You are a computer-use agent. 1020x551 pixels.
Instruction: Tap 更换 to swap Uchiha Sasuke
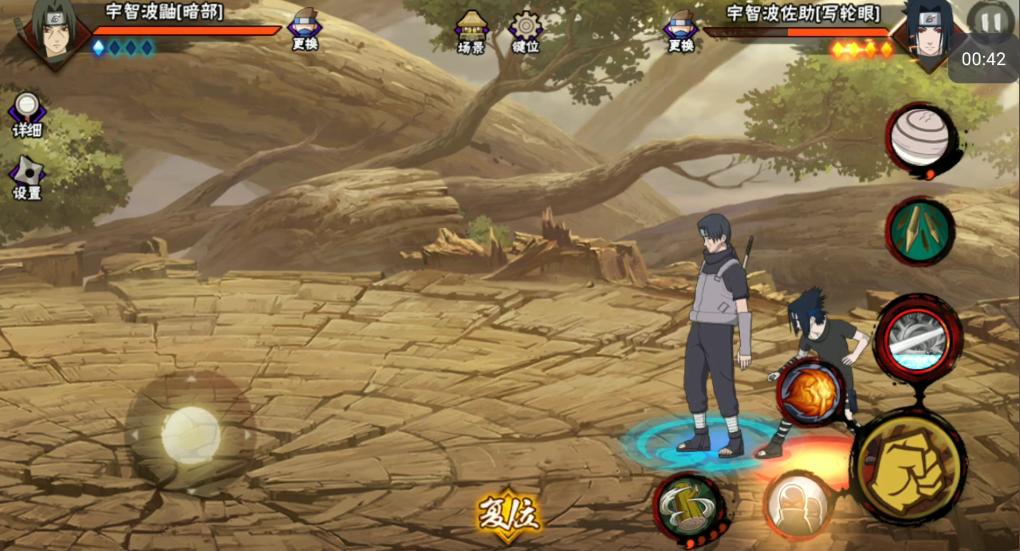(681, 31)
